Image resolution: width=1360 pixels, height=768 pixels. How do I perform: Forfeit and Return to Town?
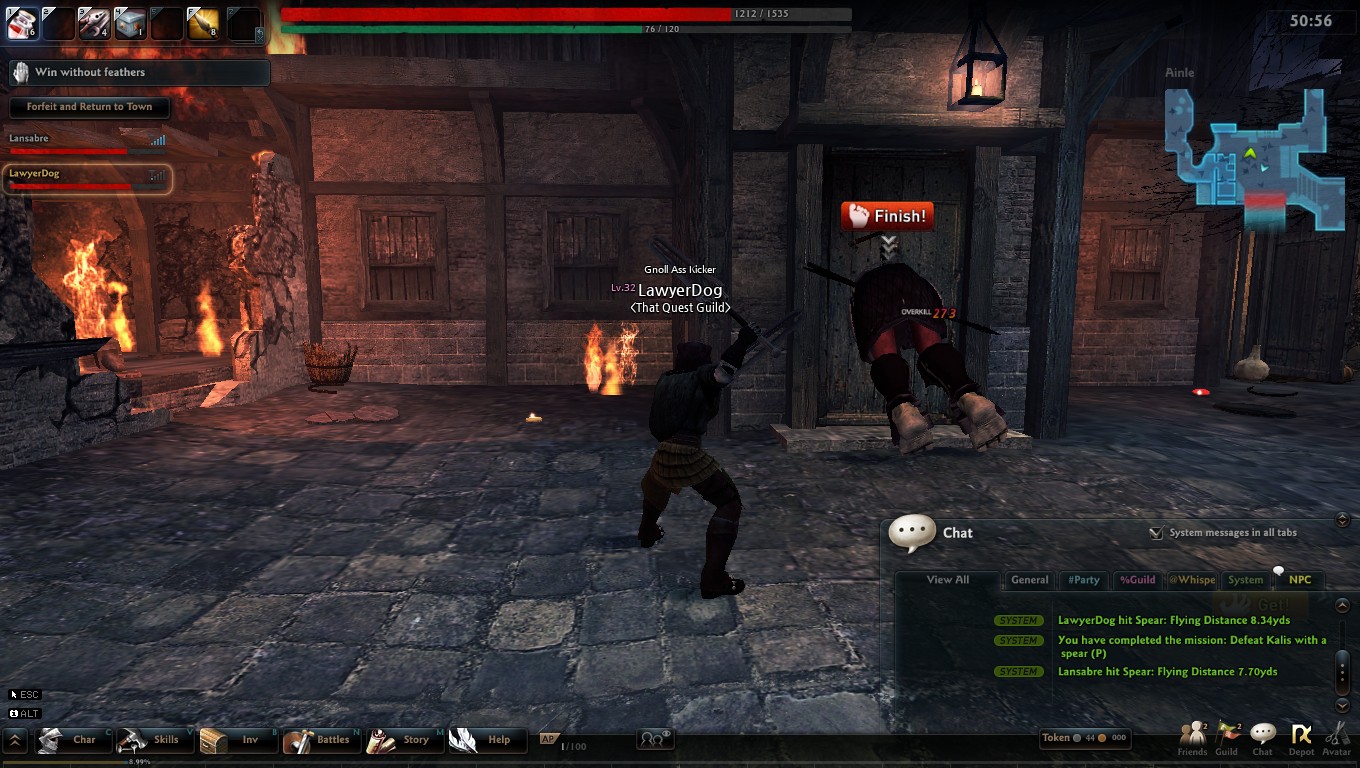89,107
